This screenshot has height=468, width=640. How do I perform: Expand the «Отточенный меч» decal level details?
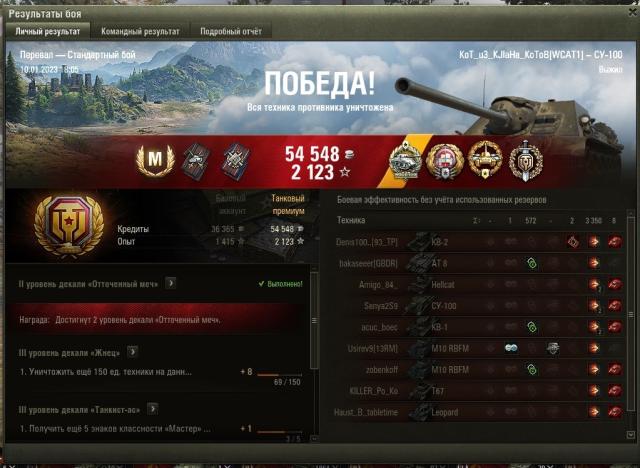(171, 283)
